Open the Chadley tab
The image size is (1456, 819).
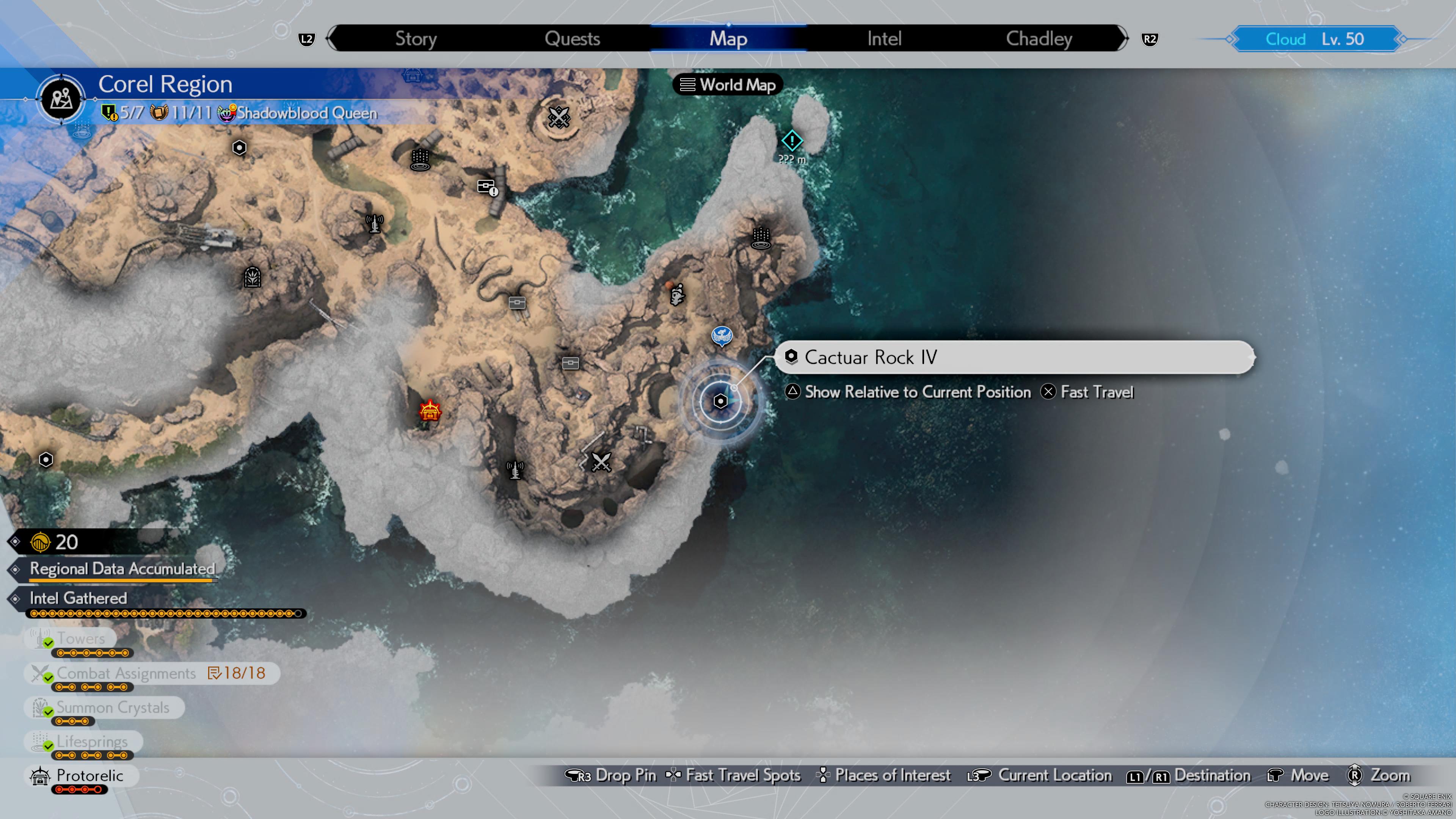point(1038,38)
